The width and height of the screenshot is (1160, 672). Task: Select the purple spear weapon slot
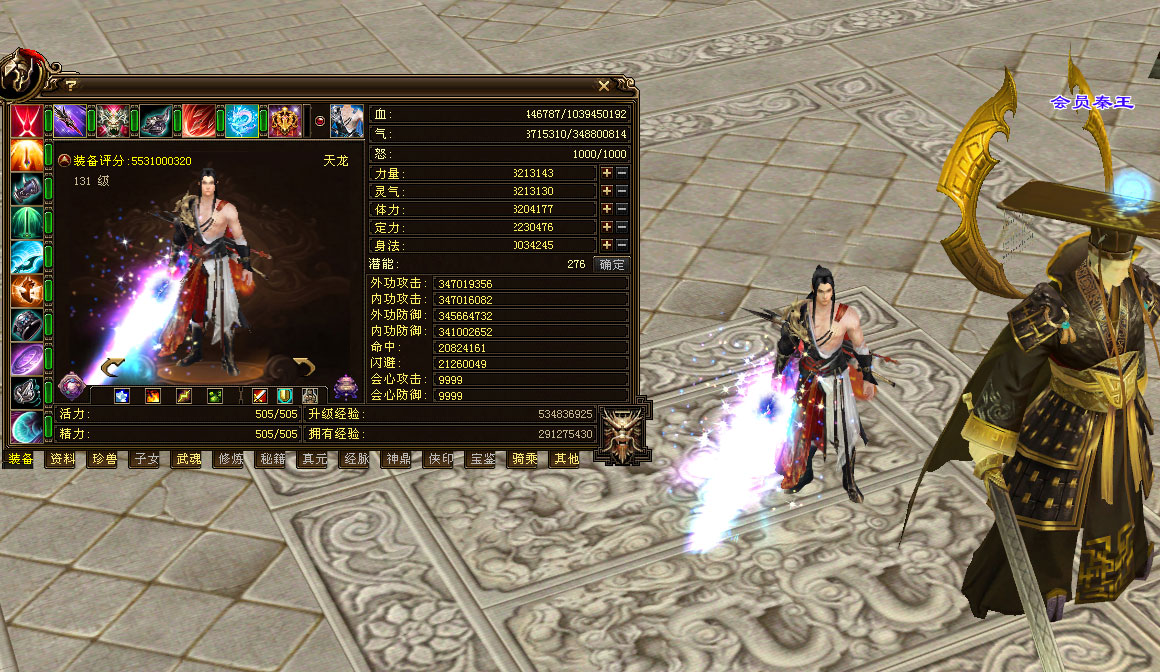69,121
